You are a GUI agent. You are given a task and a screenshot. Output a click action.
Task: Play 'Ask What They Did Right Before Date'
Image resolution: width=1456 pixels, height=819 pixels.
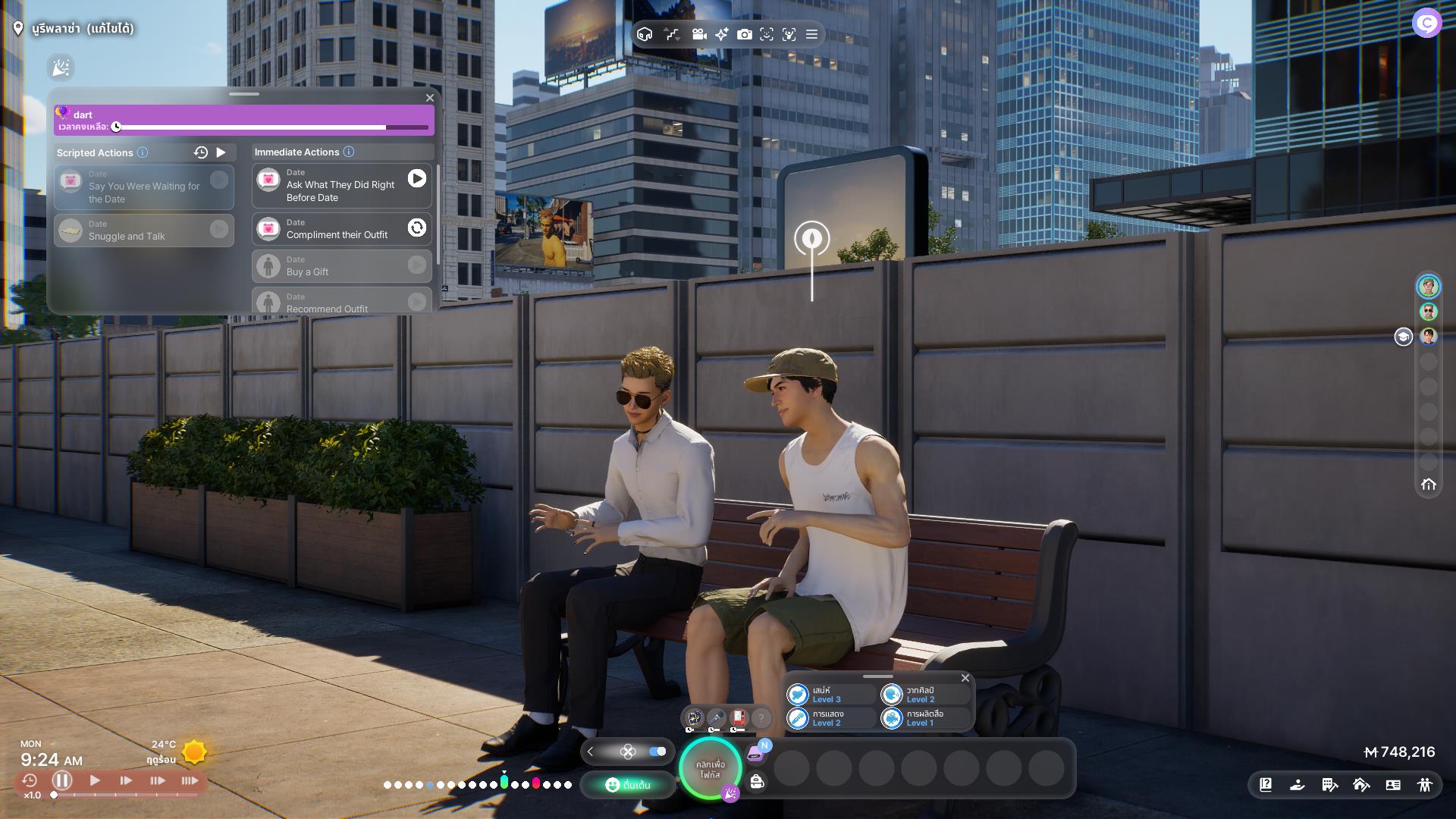tap(417, 178)
